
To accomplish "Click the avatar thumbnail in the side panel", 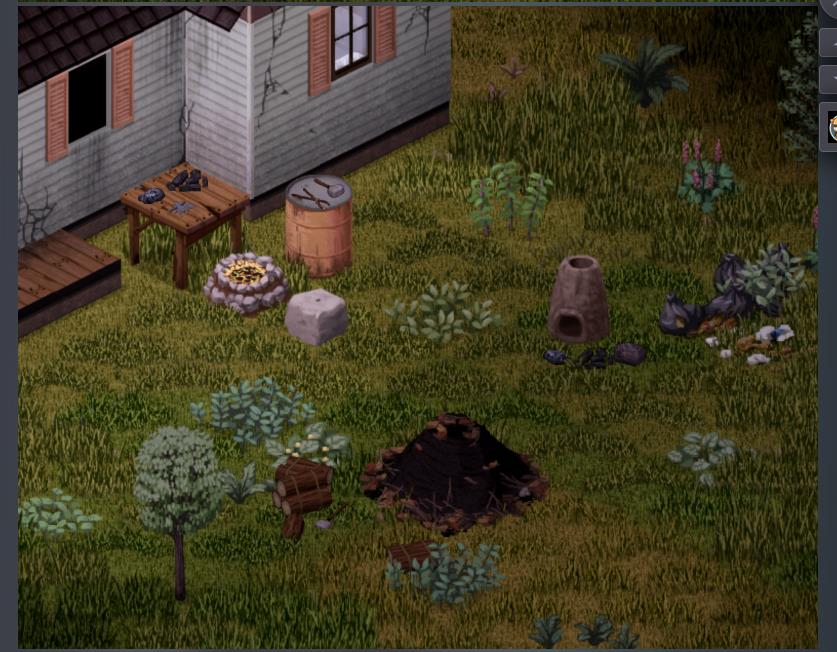I will pos(831,127).
